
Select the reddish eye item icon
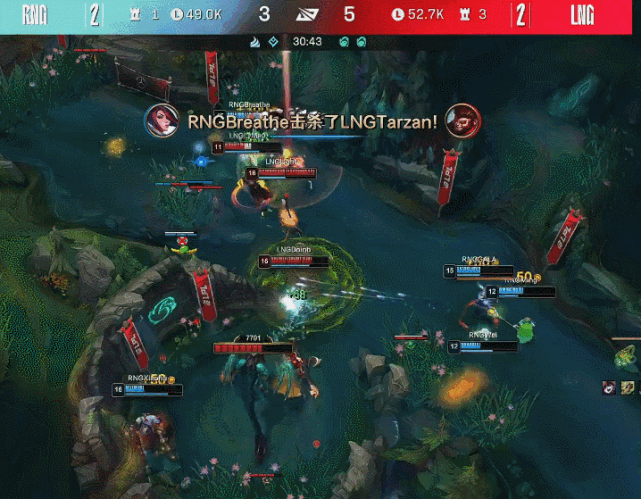[x=609, y=387]
